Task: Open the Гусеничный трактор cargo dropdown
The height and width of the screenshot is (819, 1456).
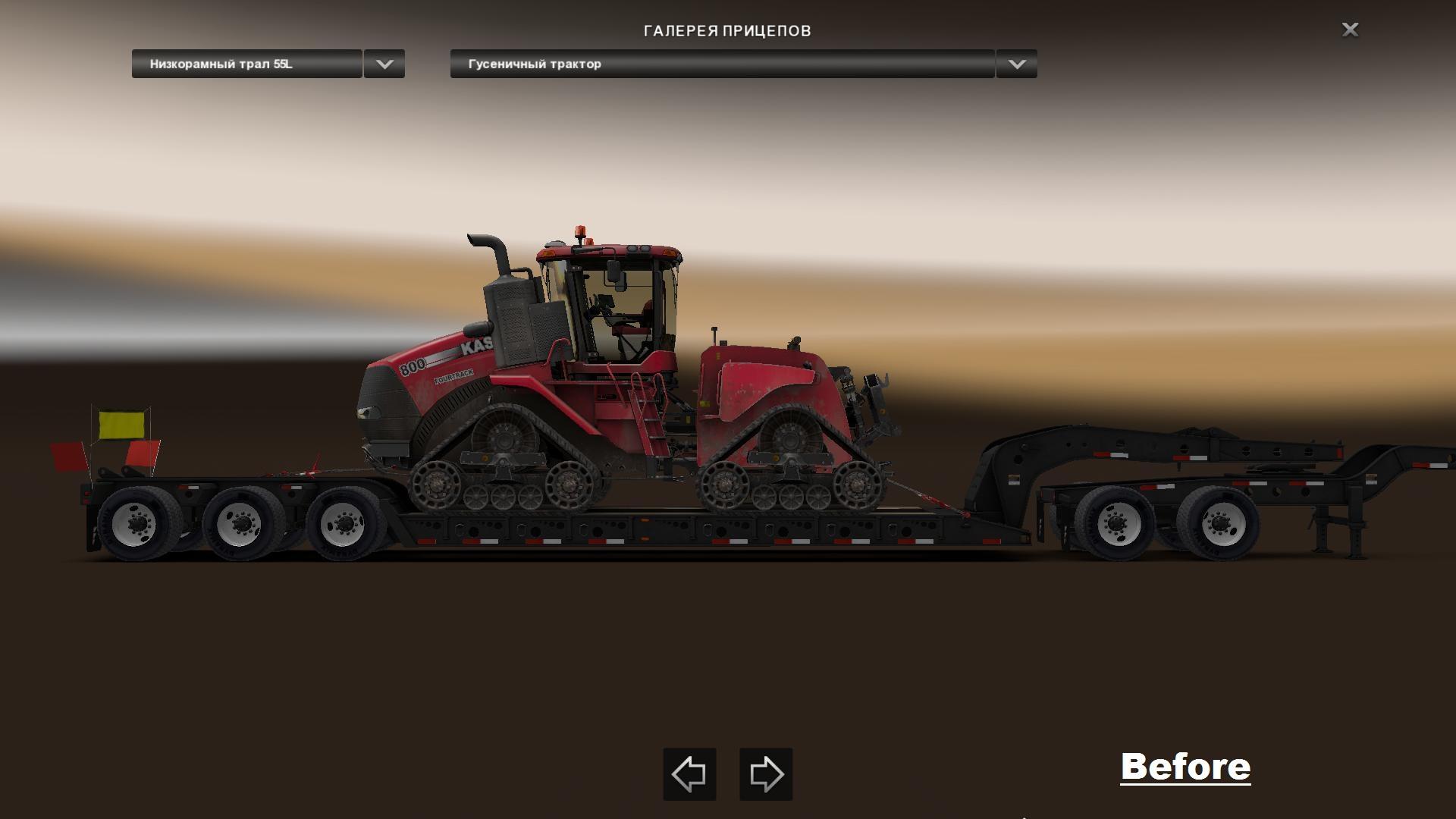Action: 721,64
